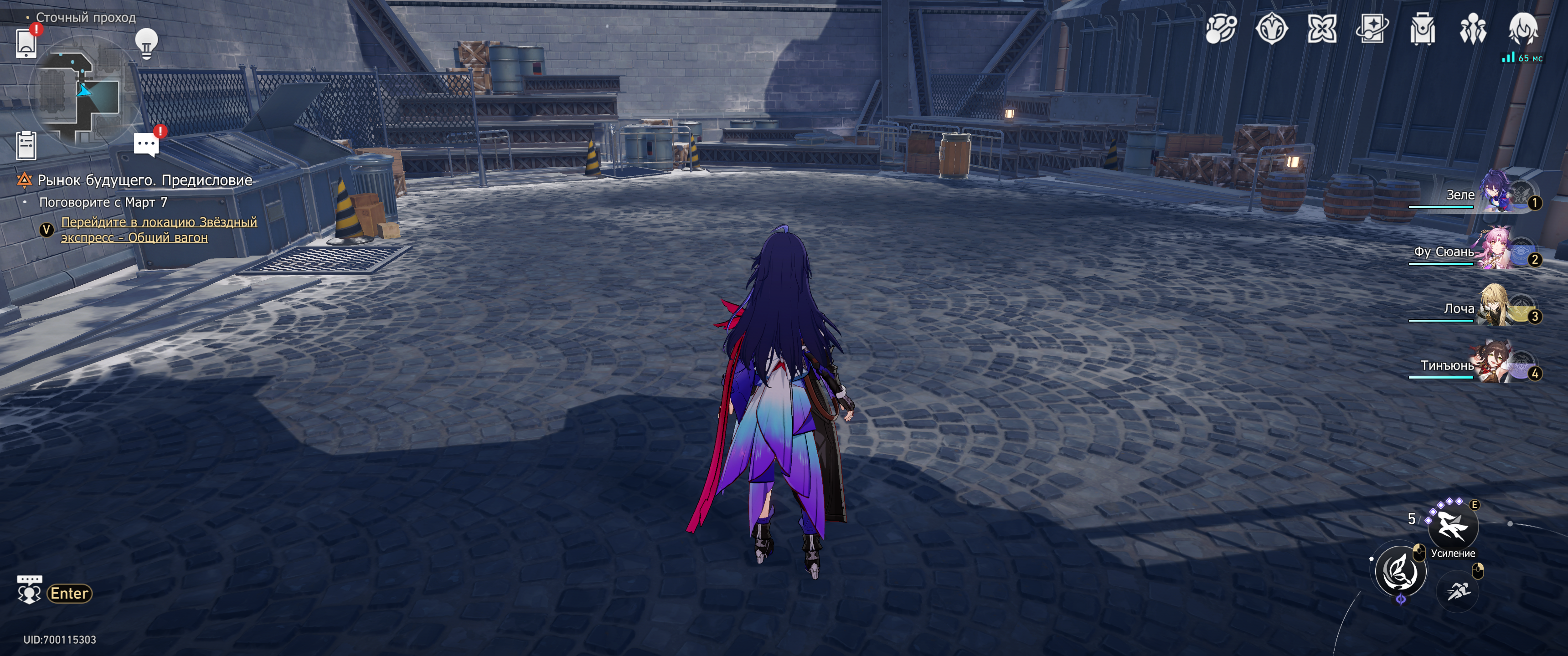
Task: Open the phone menu icon with alert
Action: tap(26, 43)
